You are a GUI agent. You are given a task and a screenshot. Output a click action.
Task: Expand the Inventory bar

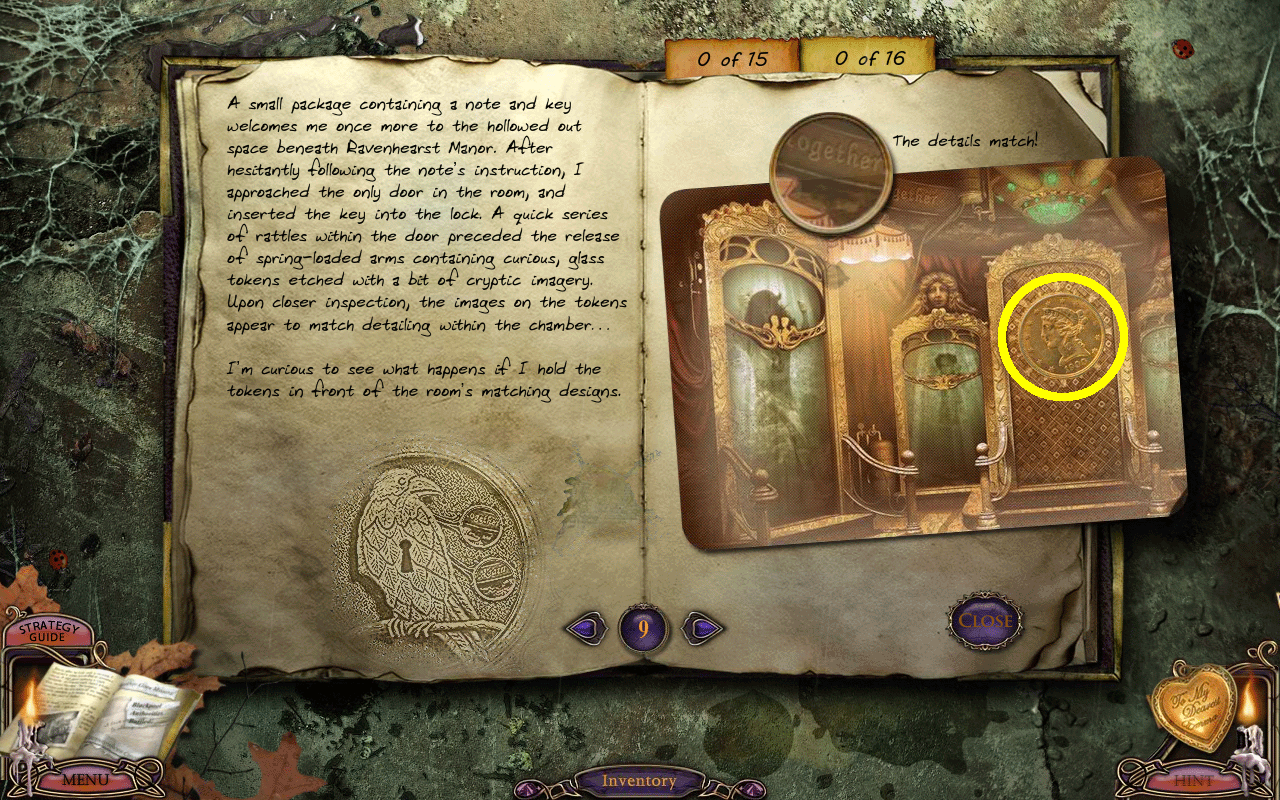639,781
